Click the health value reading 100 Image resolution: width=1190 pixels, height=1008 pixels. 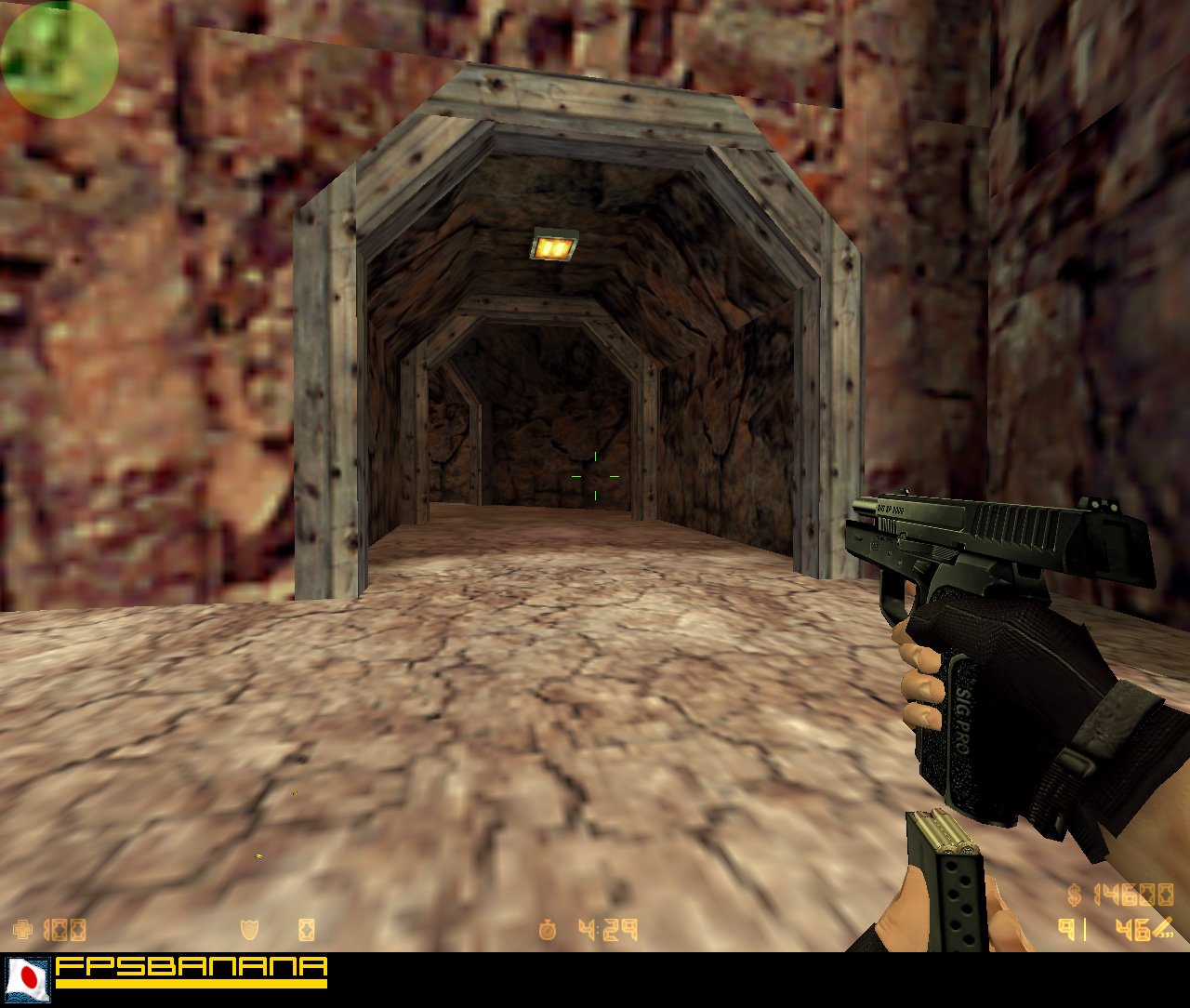63,927
